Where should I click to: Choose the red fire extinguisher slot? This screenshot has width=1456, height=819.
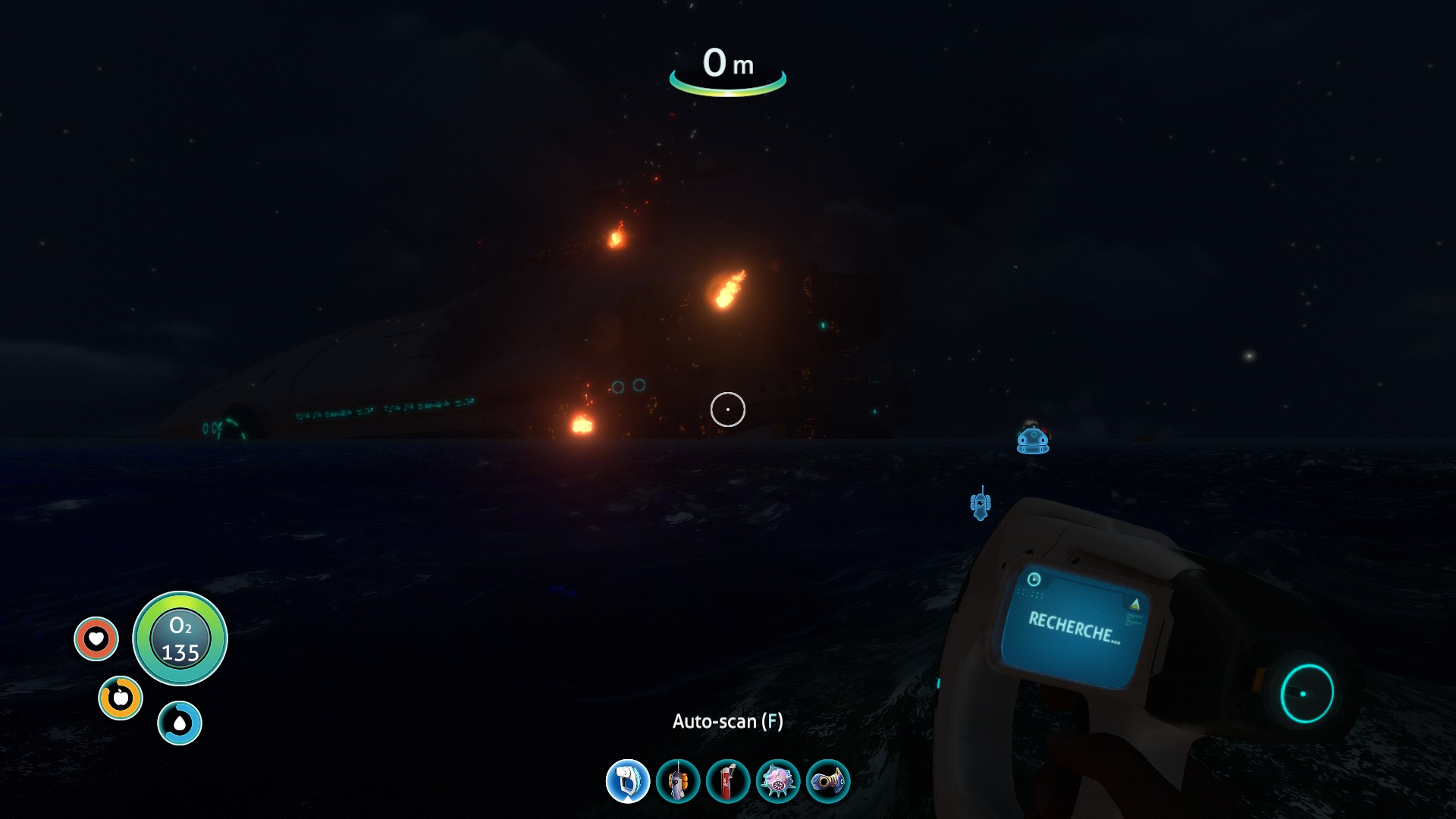pos(728,781)
